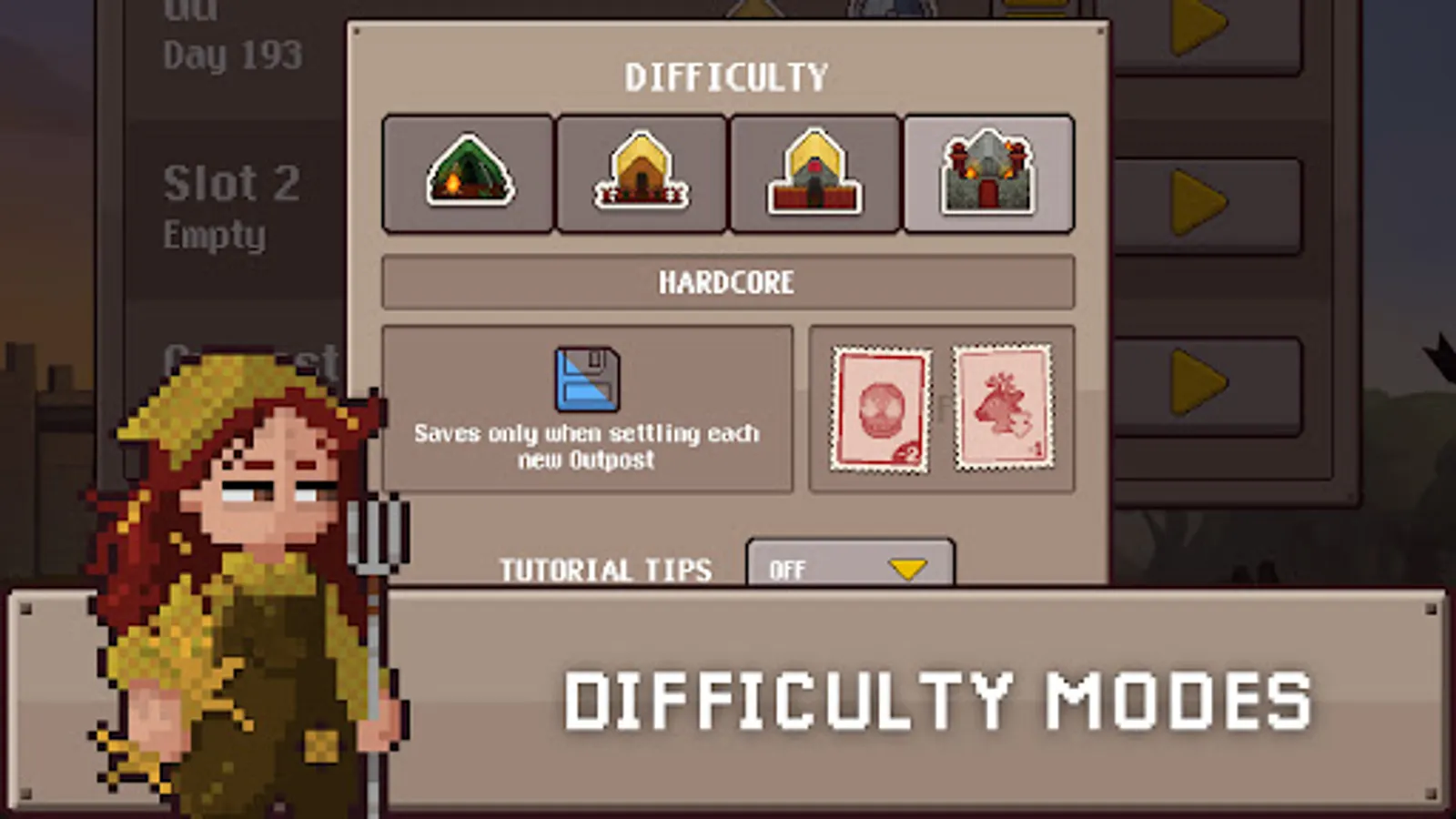
Task: Choose the fortified house difficulty icon
Action: pos(814,173)
